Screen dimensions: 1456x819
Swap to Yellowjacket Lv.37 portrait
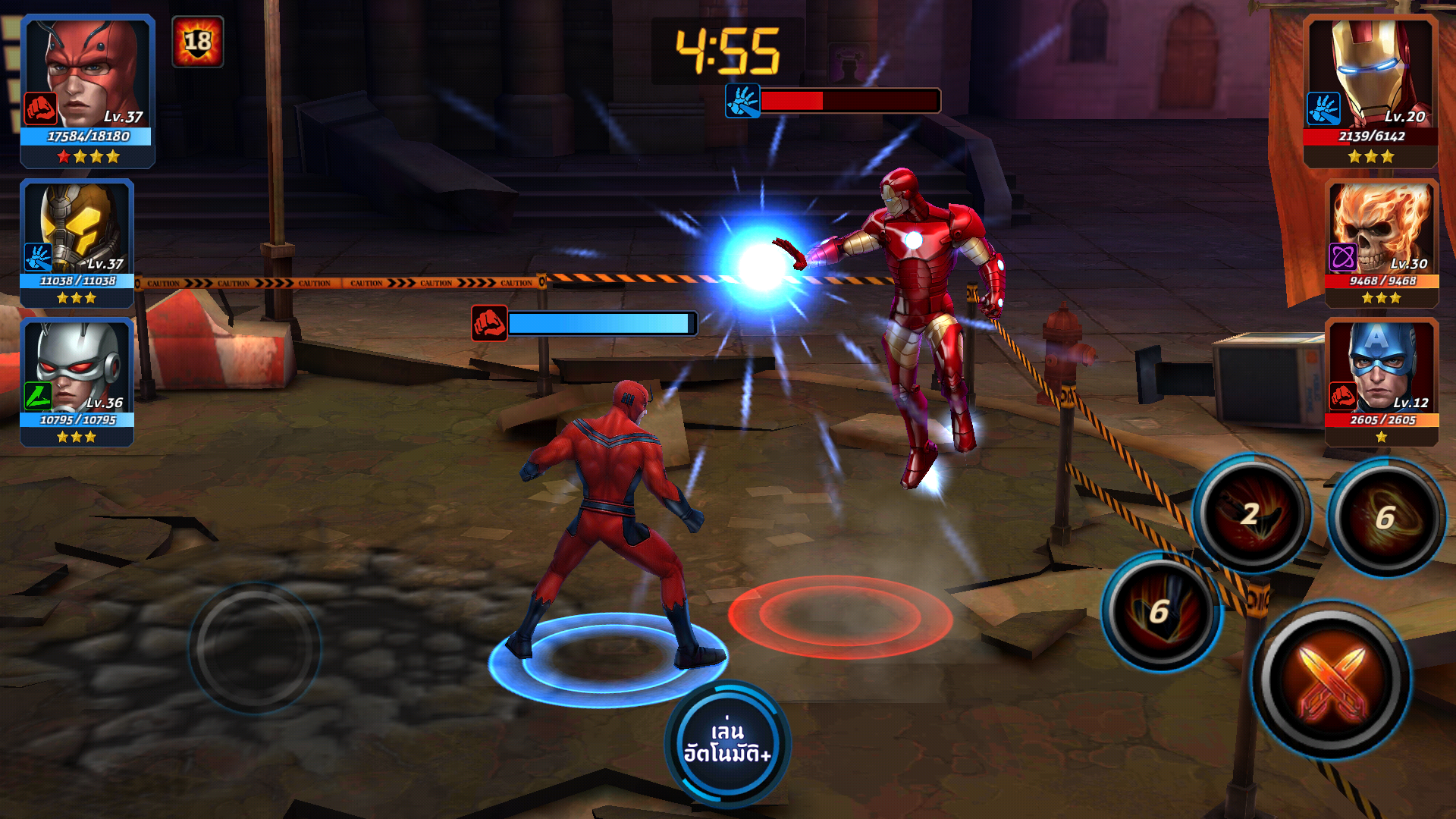click(x=77, y=241)
